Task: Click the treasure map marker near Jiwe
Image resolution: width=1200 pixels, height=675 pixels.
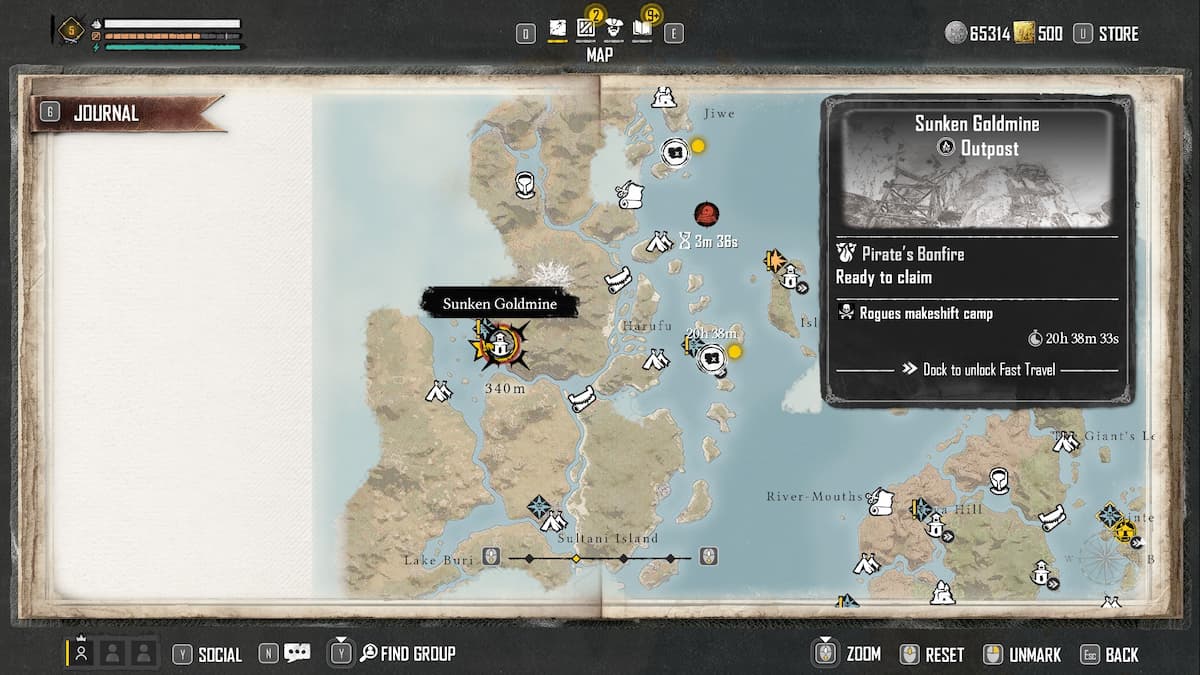Action: tap(676, 152)
